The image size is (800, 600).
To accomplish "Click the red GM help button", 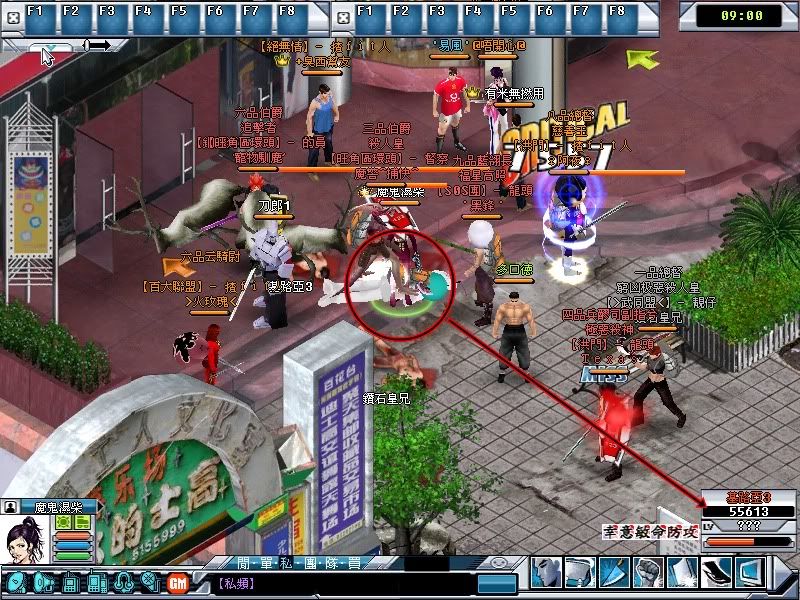I will click(x=178, y=583).
